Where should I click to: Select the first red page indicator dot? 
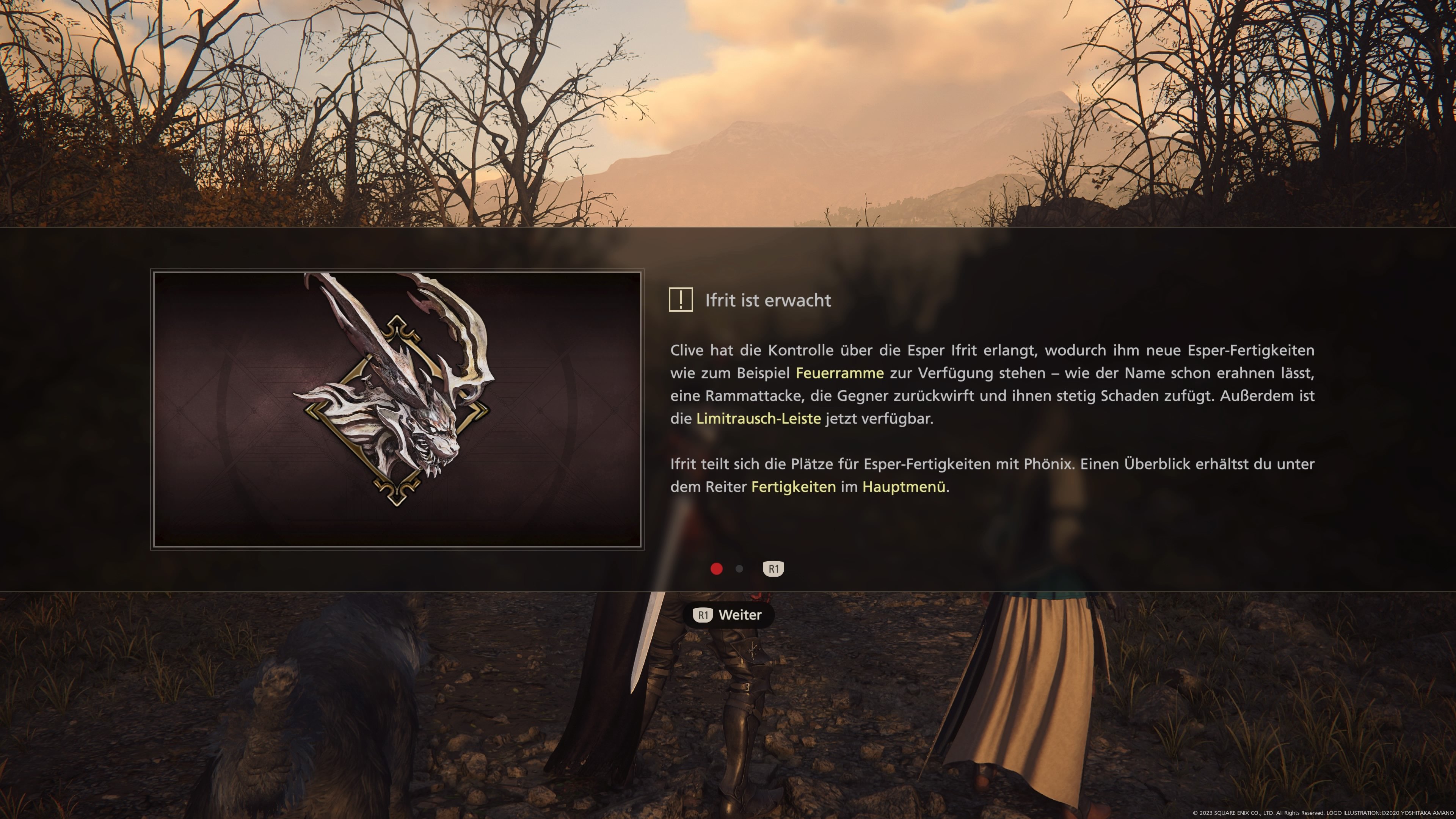click(x=716, y=569)
